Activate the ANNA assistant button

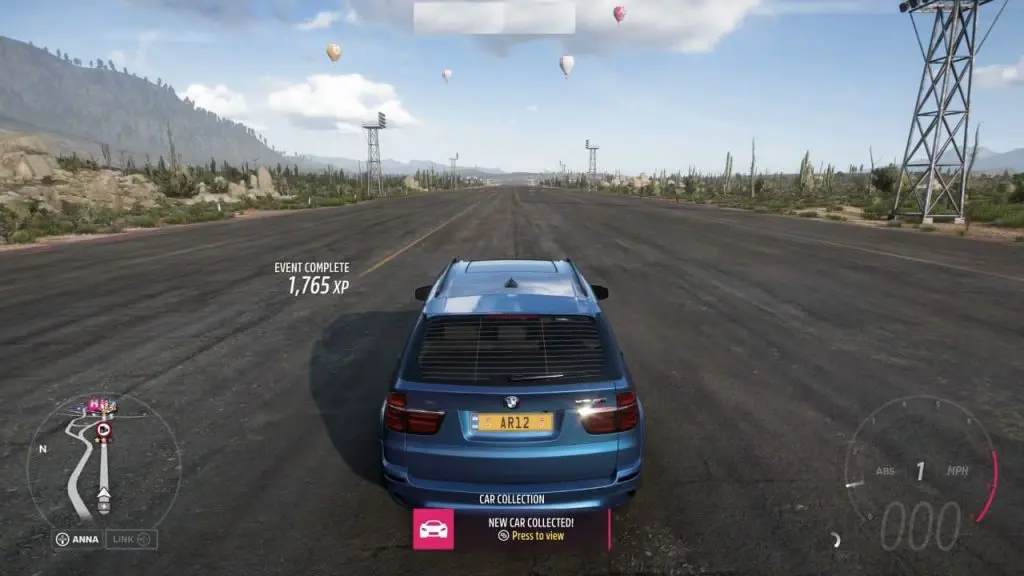pyautogui.click(x=77, y=539)
